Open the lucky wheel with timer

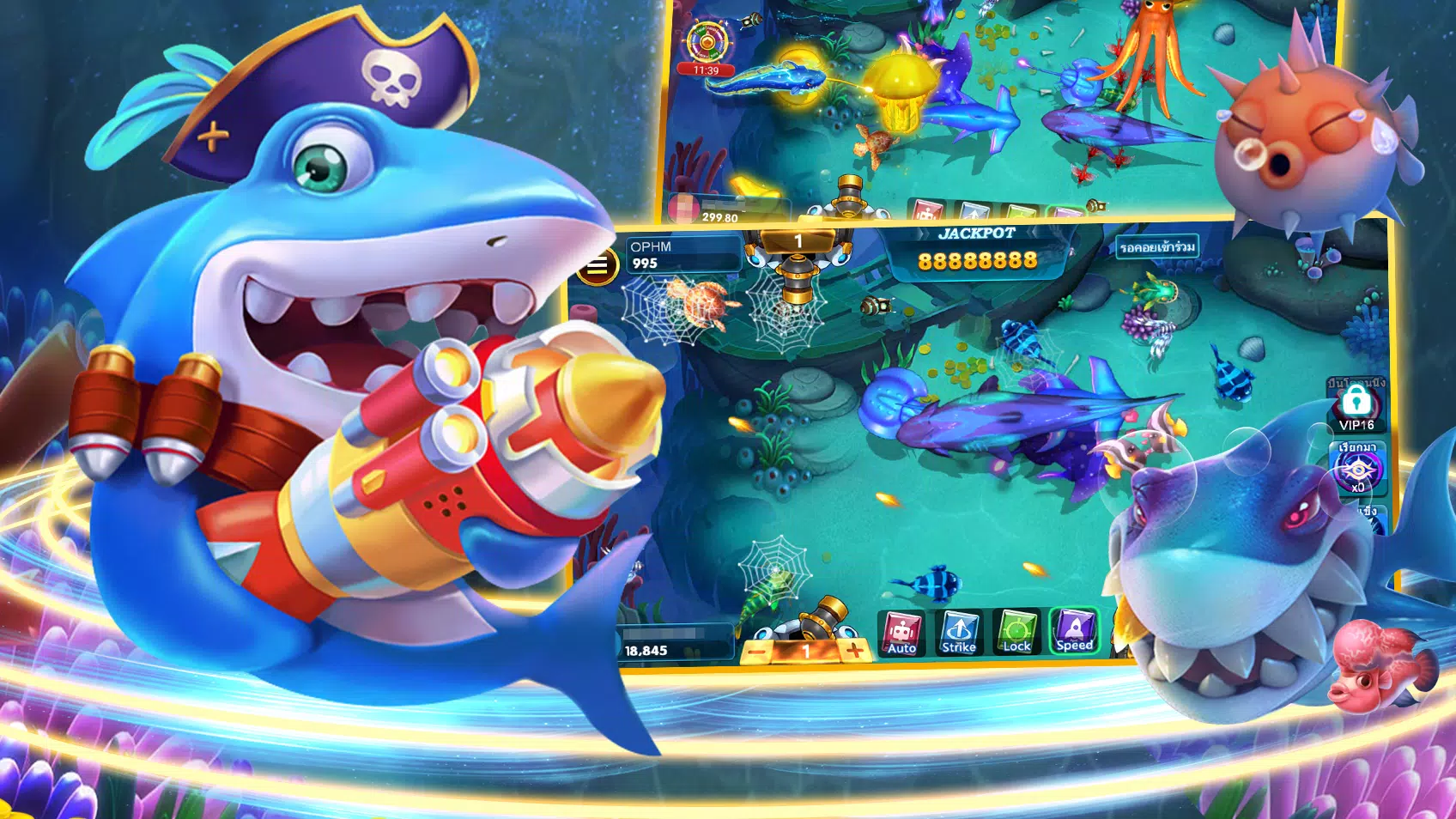(707, 43)
